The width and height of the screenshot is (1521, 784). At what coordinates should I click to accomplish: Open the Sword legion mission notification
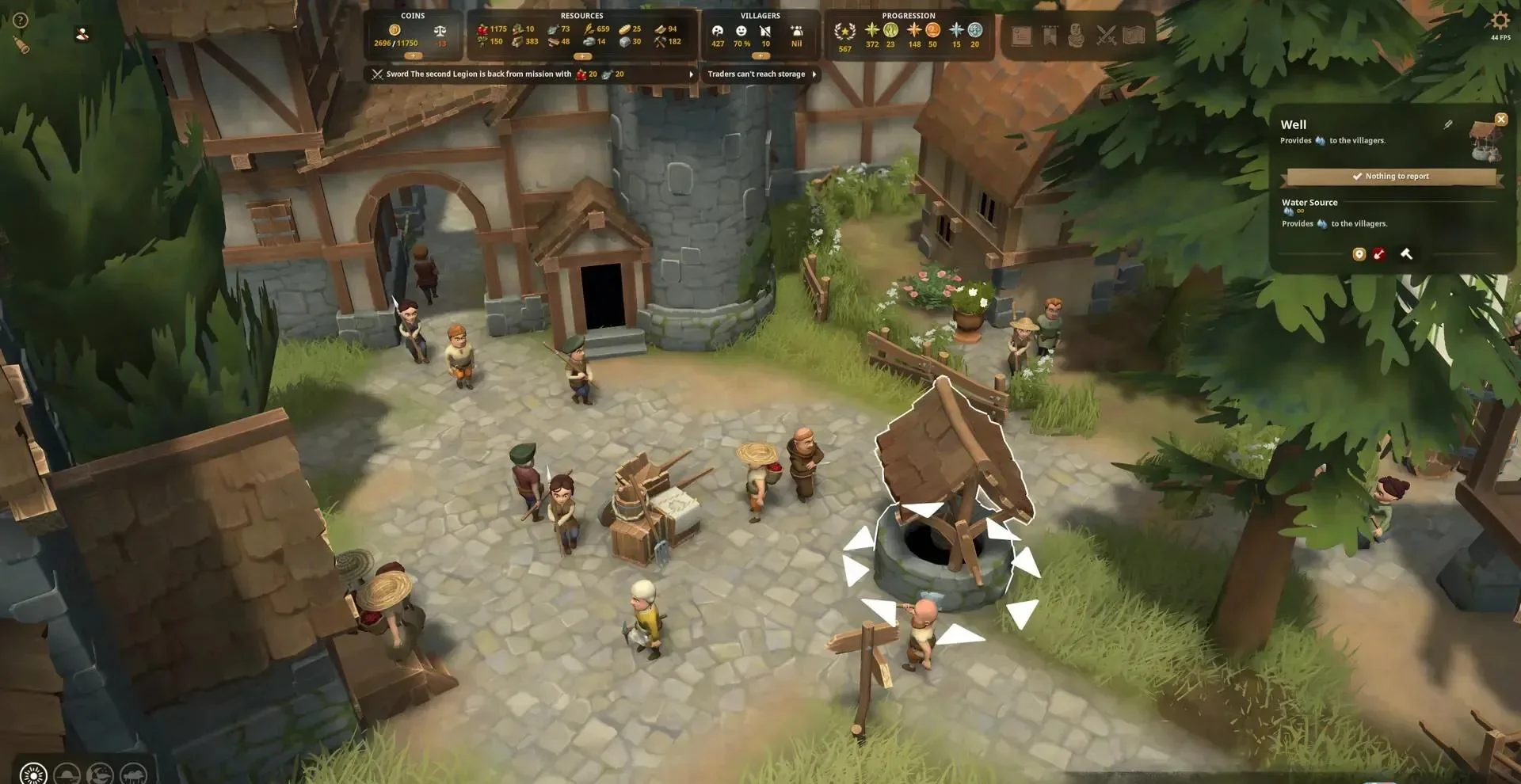pos(532,74)
